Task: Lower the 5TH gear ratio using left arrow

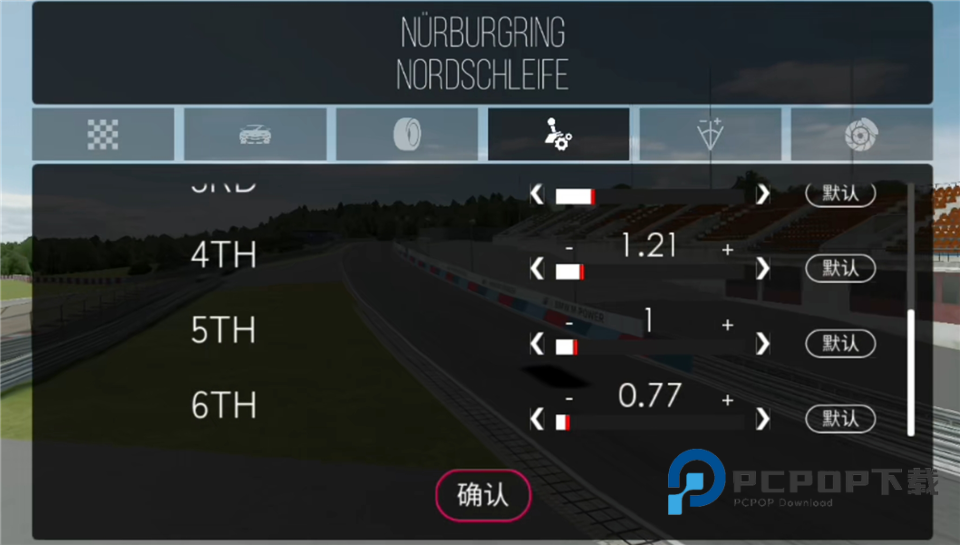Action: [537, 344]
